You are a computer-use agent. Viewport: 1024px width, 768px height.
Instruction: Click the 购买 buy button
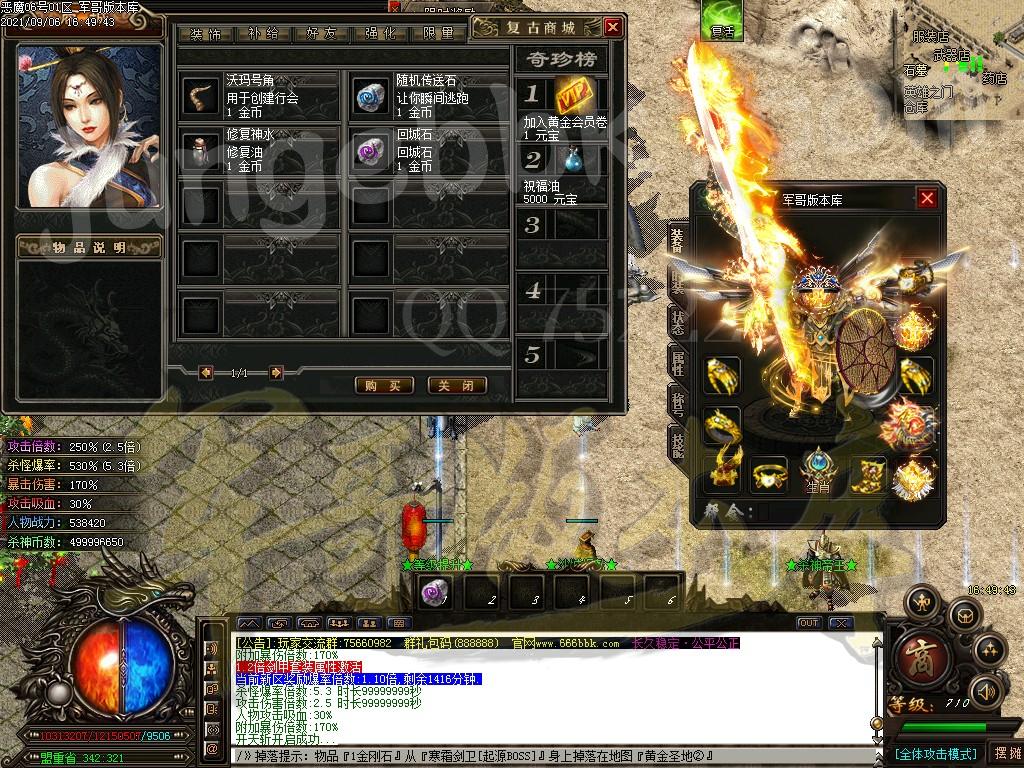(x=383, y=385)
